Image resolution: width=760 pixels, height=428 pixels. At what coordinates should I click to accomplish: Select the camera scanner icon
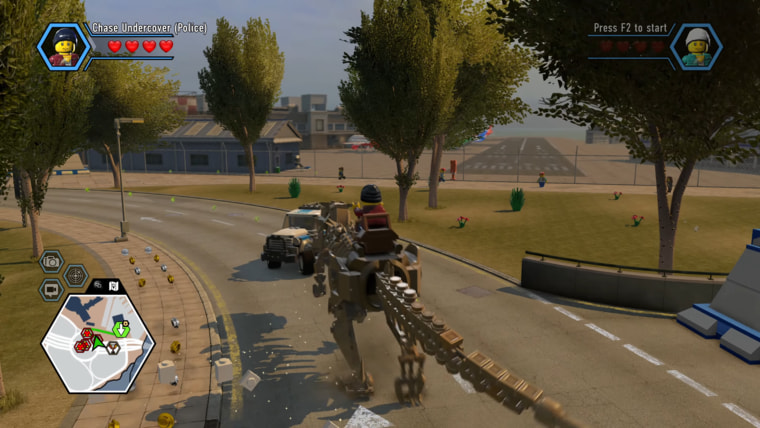tap(51, 262)
